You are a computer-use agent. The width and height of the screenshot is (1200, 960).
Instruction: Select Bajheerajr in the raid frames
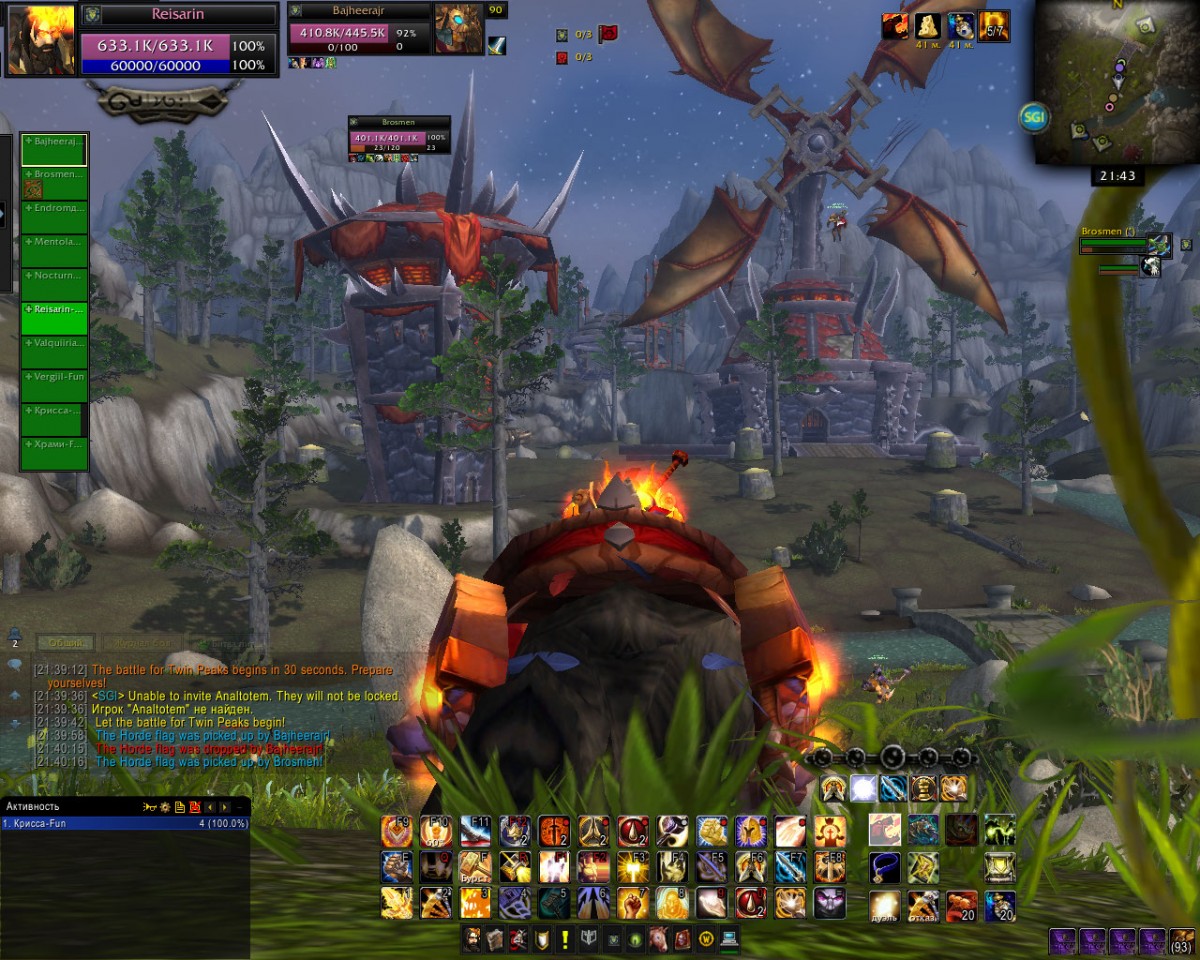(x=54, y=150)
